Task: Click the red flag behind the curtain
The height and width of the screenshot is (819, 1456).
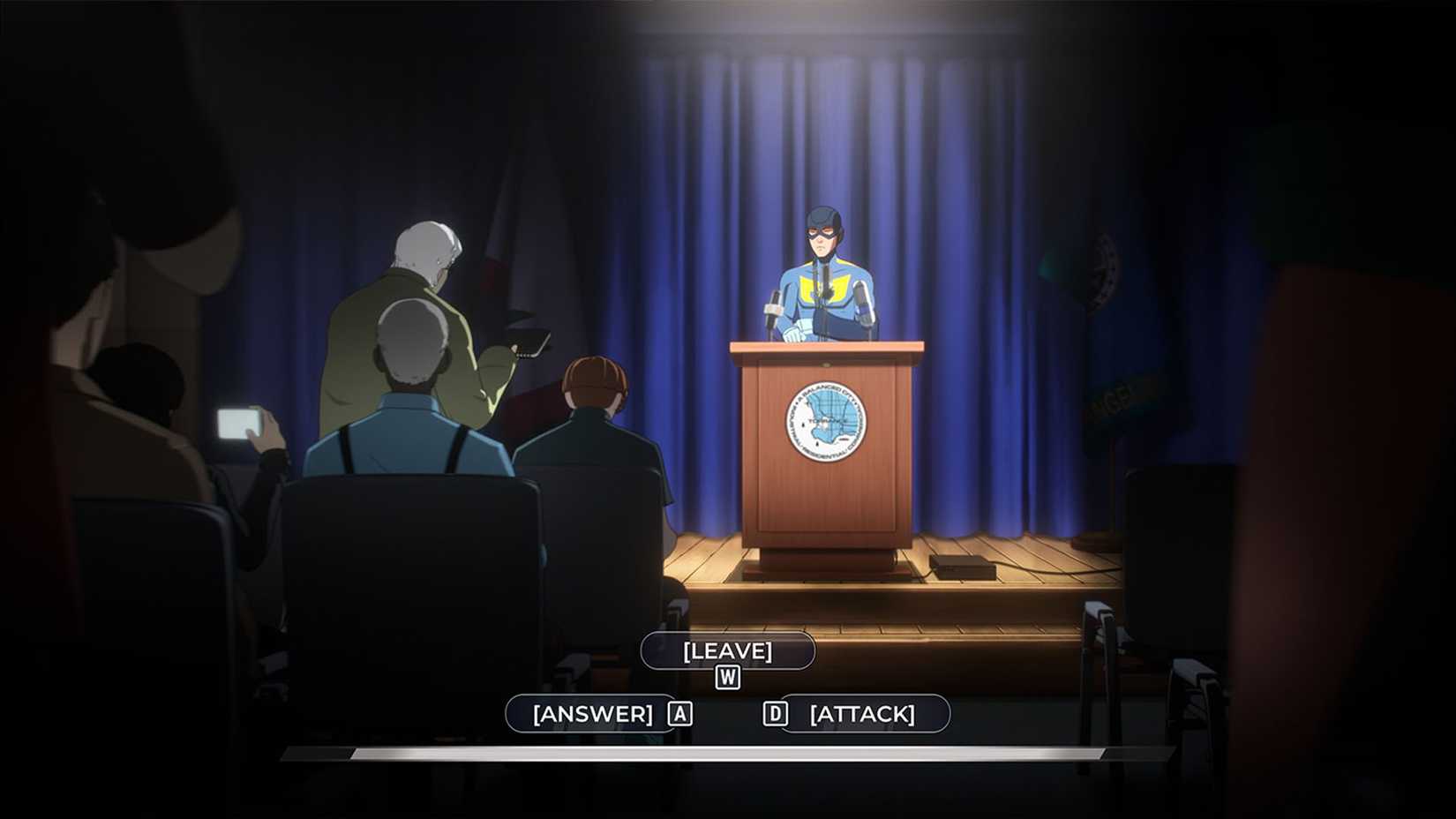Action: point(494,265)
